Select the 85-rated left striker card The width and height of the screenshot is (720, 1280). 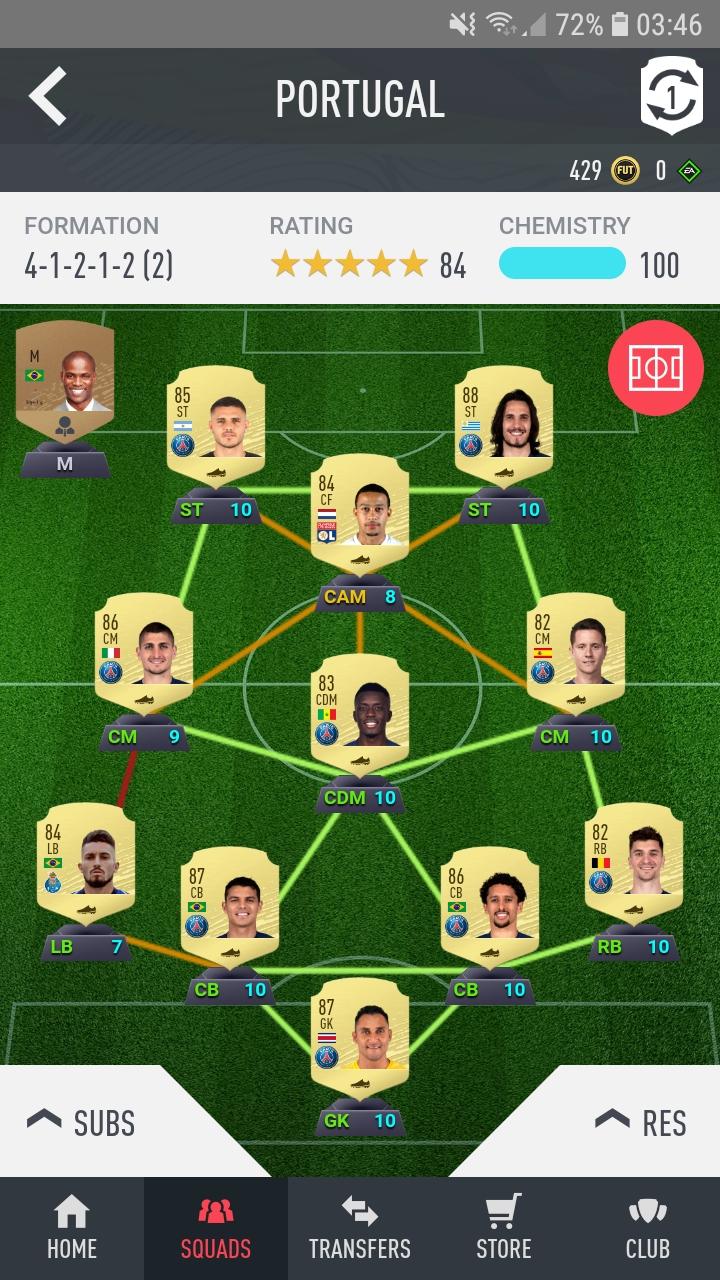(x=215, y=422)
